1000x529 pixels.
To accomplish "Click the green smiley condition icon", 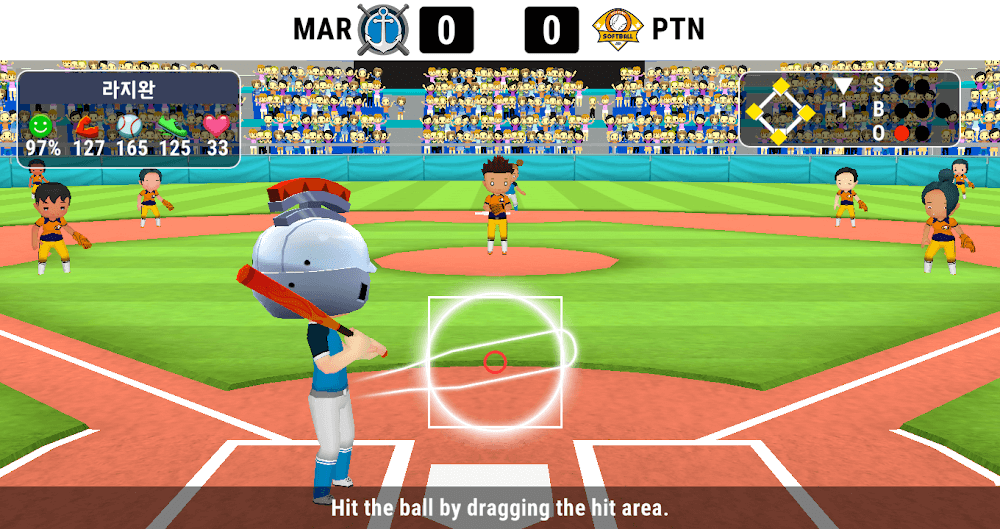I will (41, 126).
